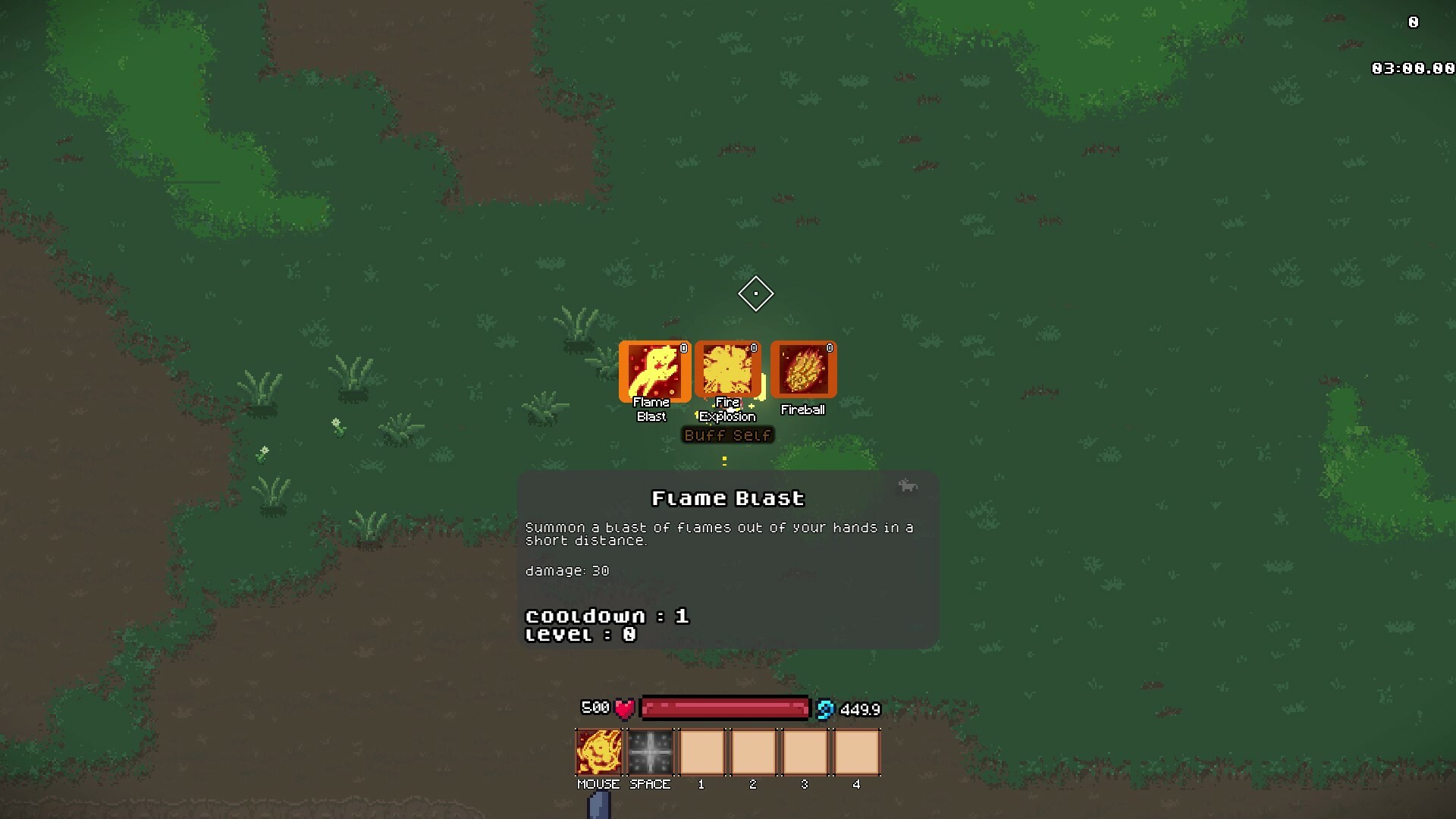Screen dimensions: 1456x819
Task: Click the SPACE label under the dash slot
Action: click(x=649, y=785)
